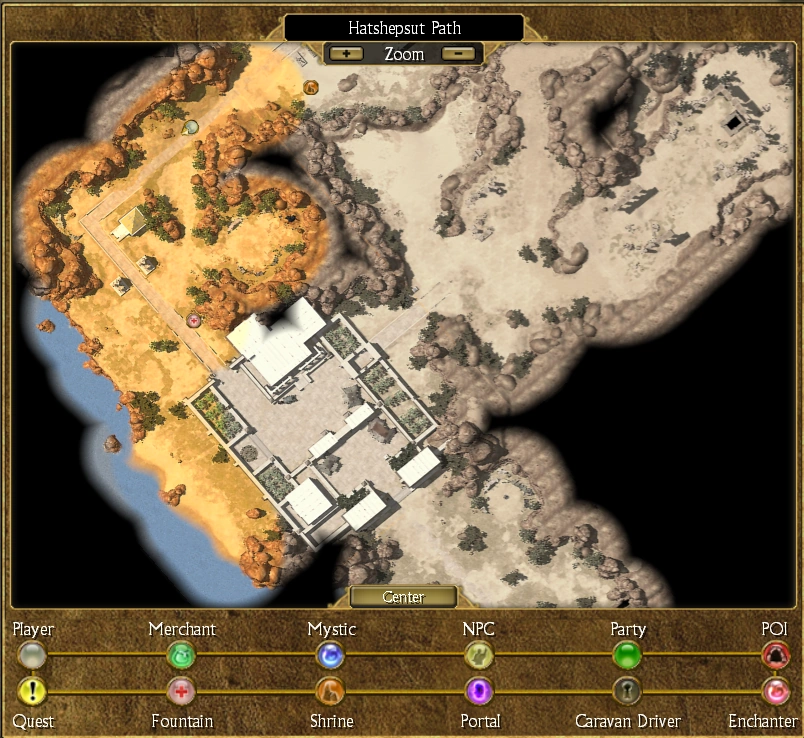This screenshot has width=804, height=738.
Task: Toggle the Merchant legend icon
Action: pos(181,655)
